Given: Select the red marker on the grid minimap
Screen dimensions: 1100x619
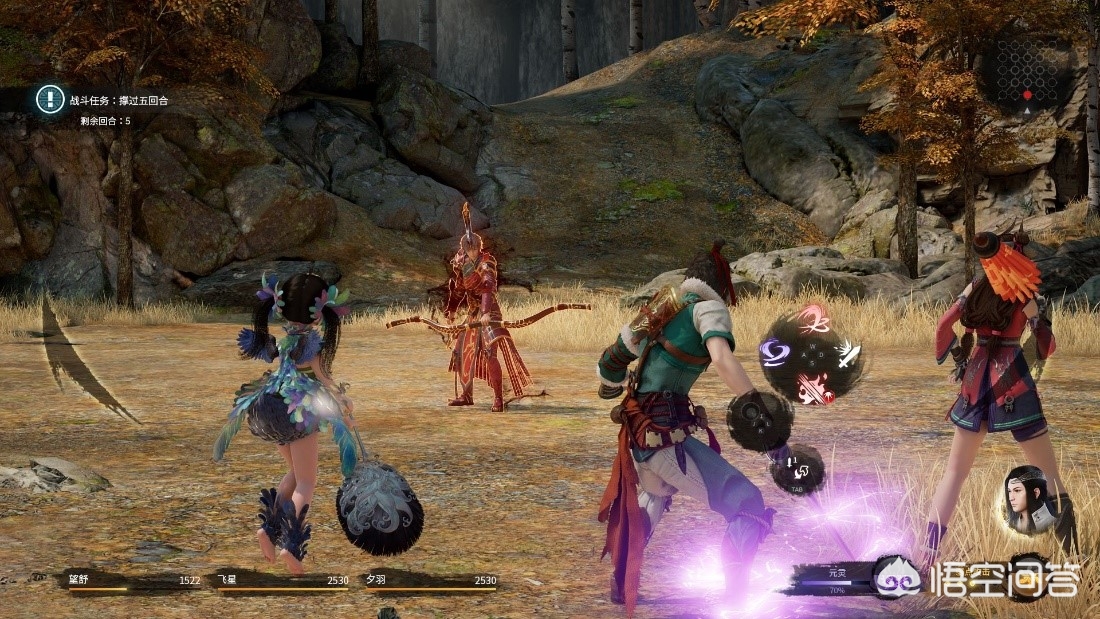Looking at the screenshot, I should [x=1026, y=95].
